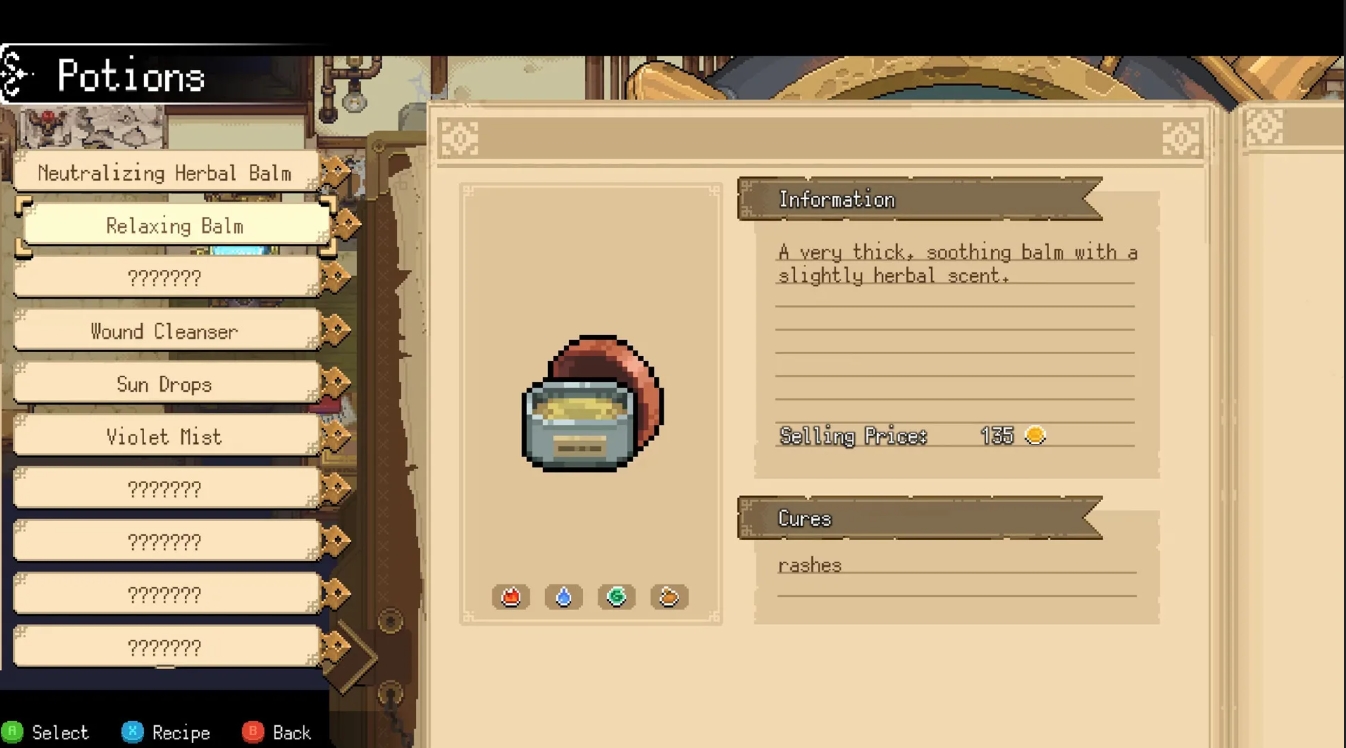Click the coin icon beside Selling Price

pos(1035,435)
